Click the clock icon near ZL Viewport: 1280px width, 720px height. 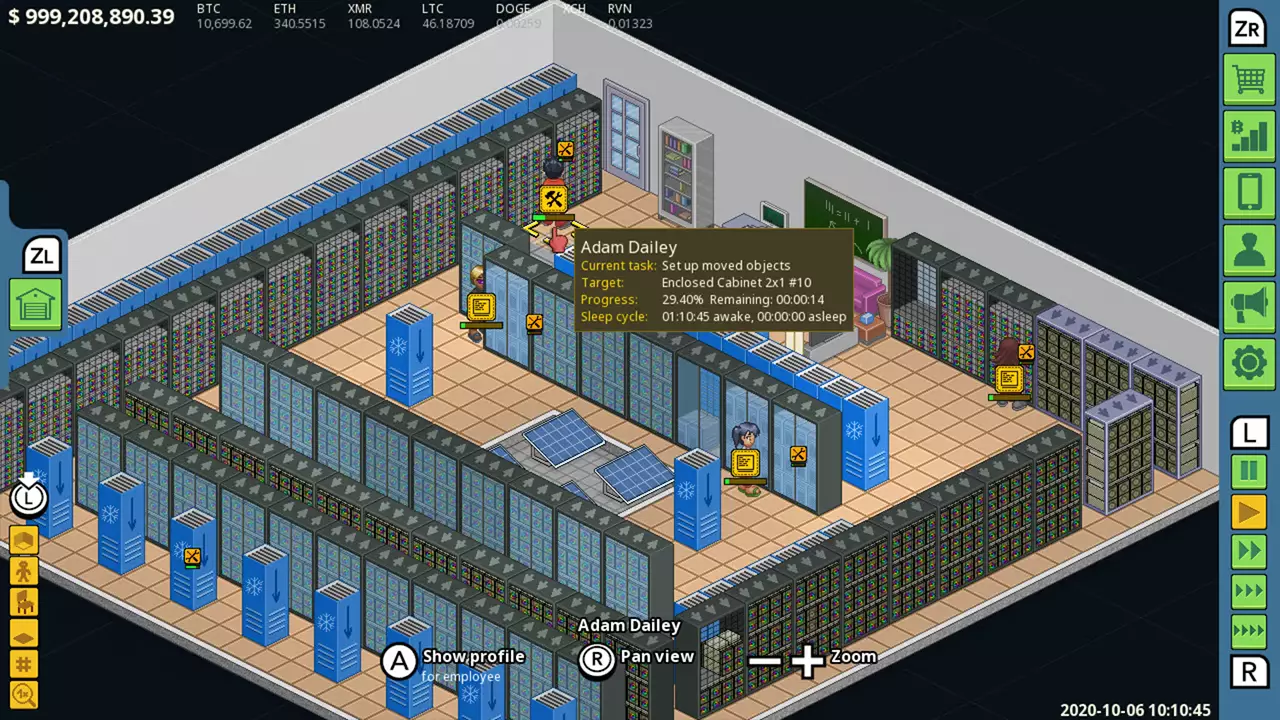pos(28,497)
